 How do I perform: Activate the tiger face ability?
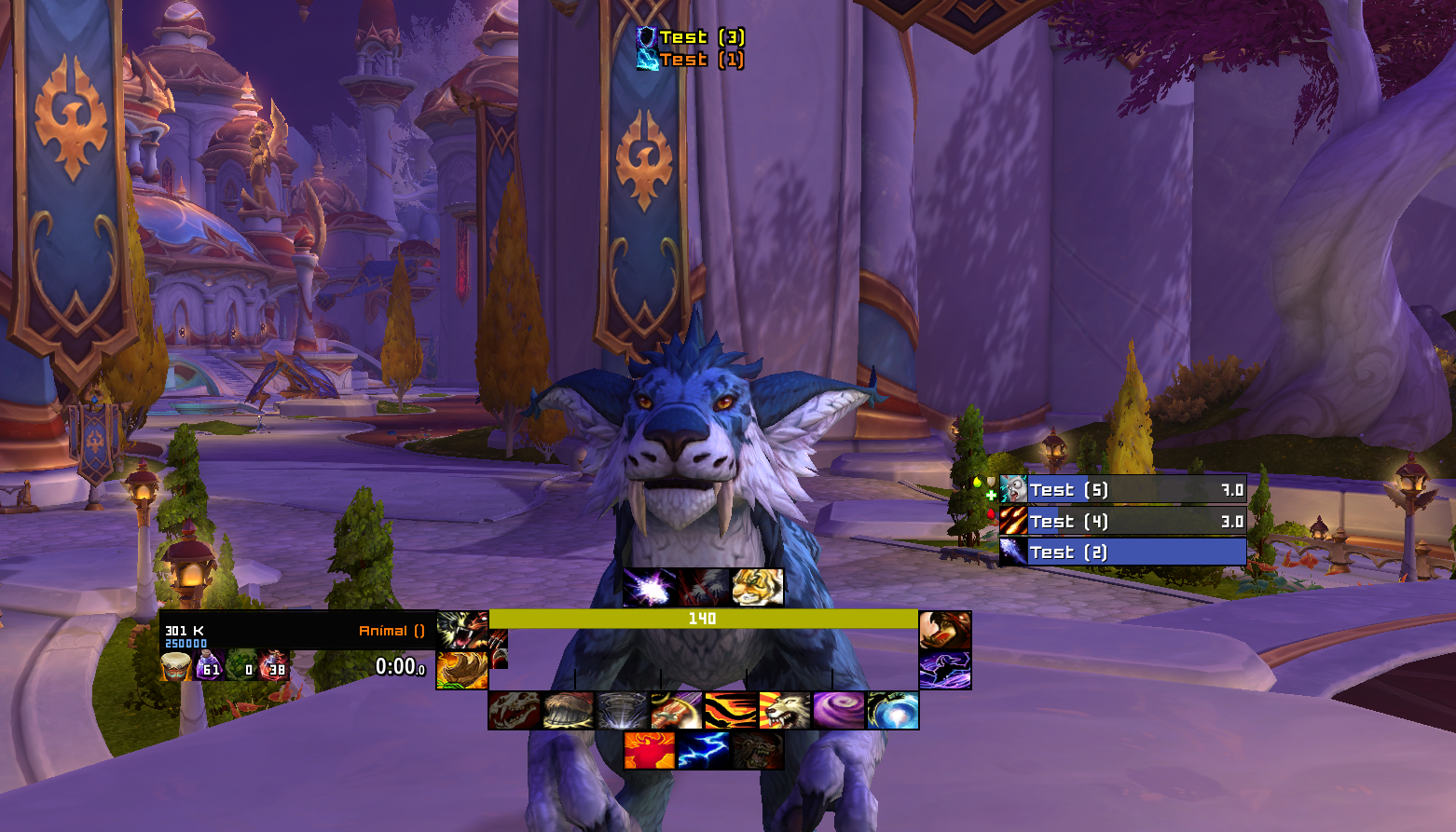(757, 588)
